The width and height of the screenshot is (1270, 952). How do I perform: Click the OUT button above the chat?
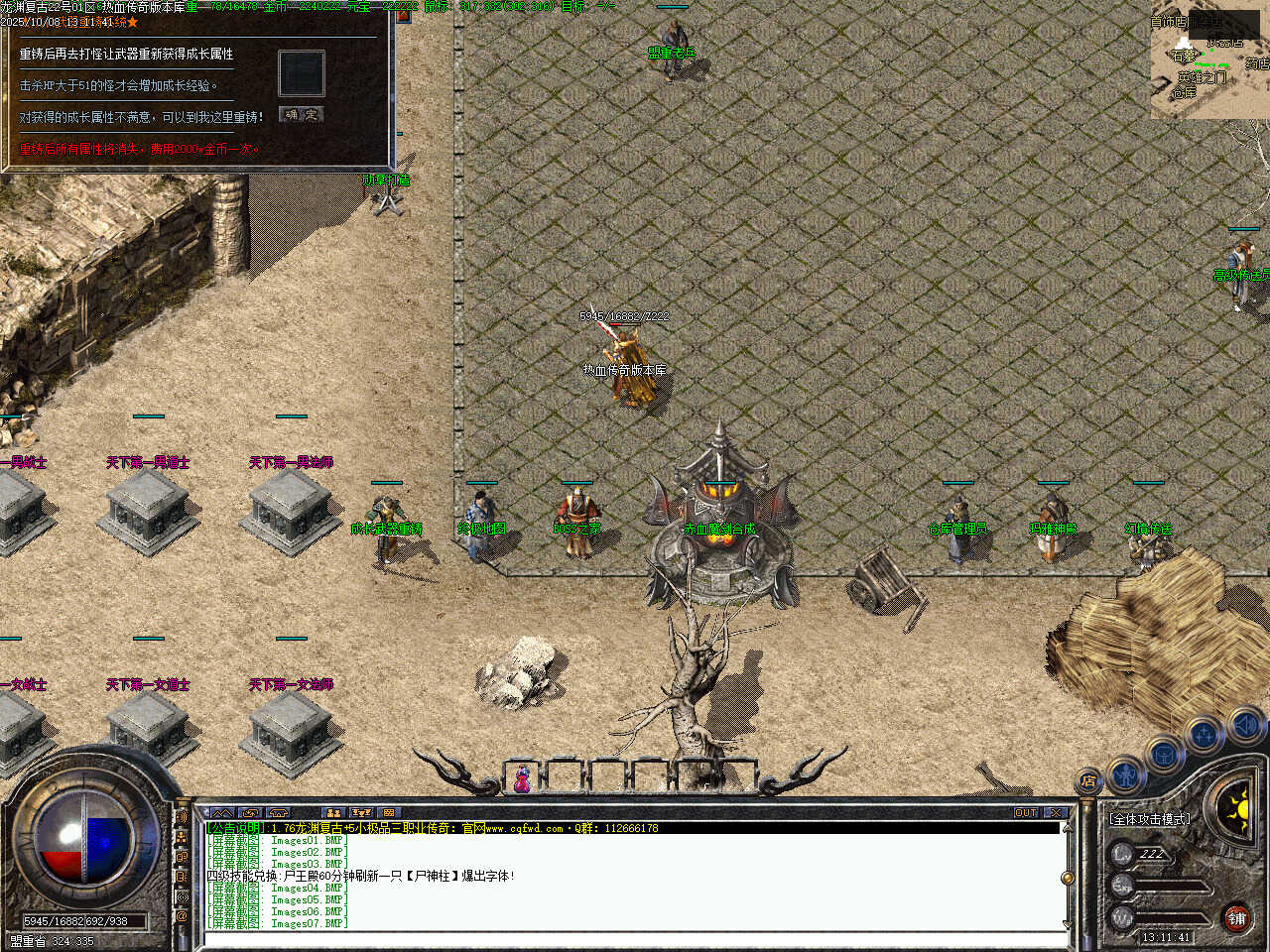(1026, 812)
